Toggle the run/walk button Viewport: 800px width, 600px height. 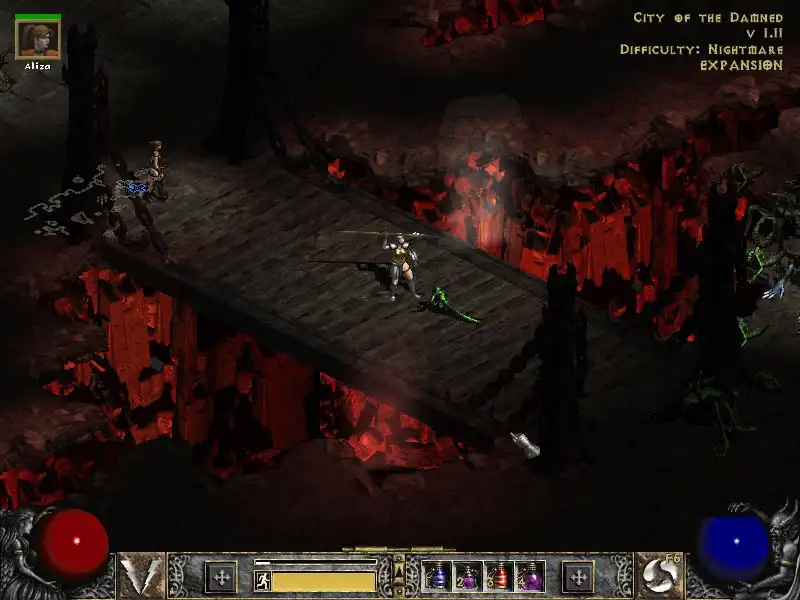263,580
